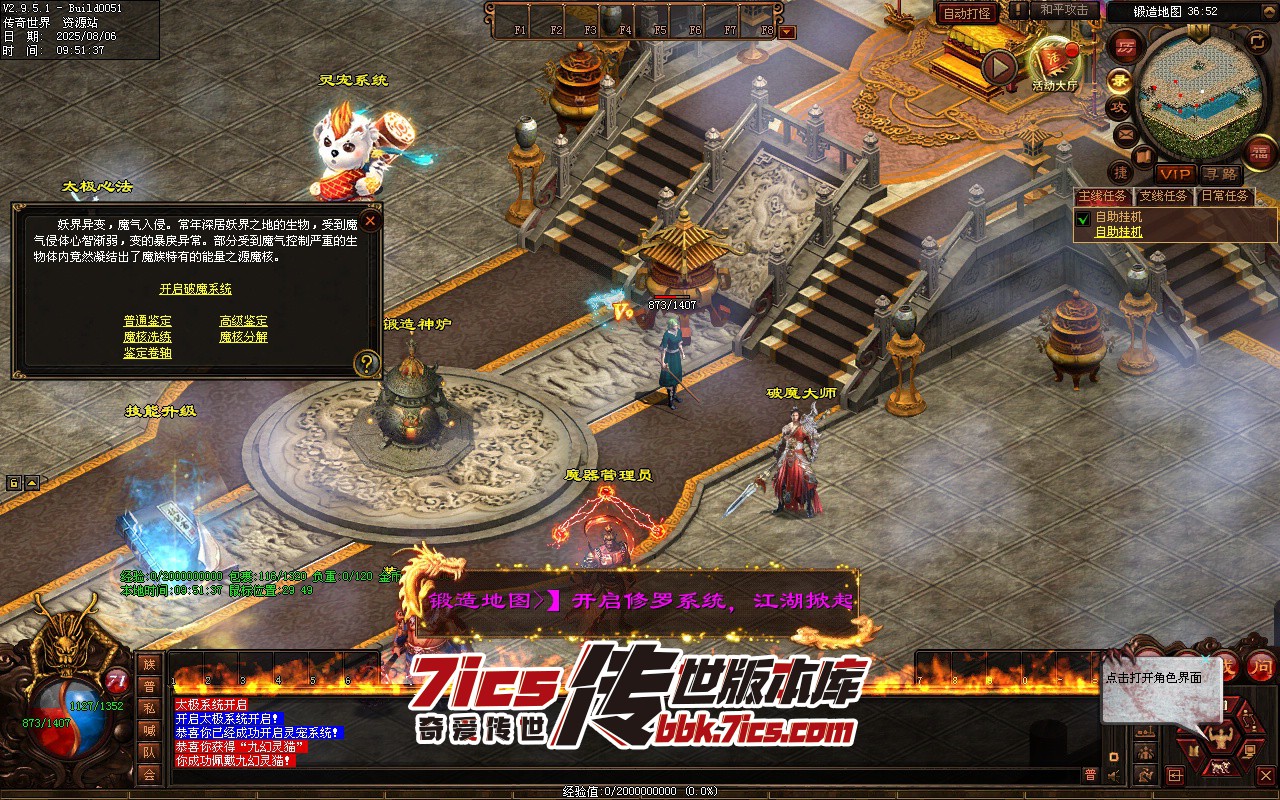Close the 破魔大师 dialogue window
The width and height of the screenshot is (1280, 800).
click(x=370, y=221)
